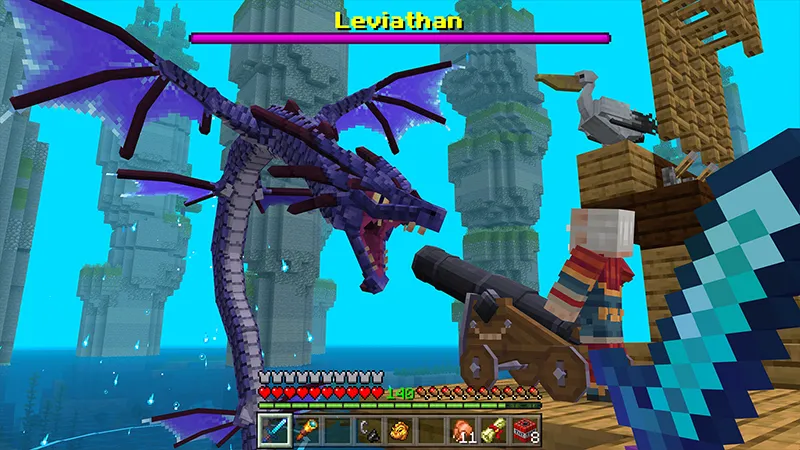Select the cooked meat stack of 11

pyautogui.click(x=463, y=431)
